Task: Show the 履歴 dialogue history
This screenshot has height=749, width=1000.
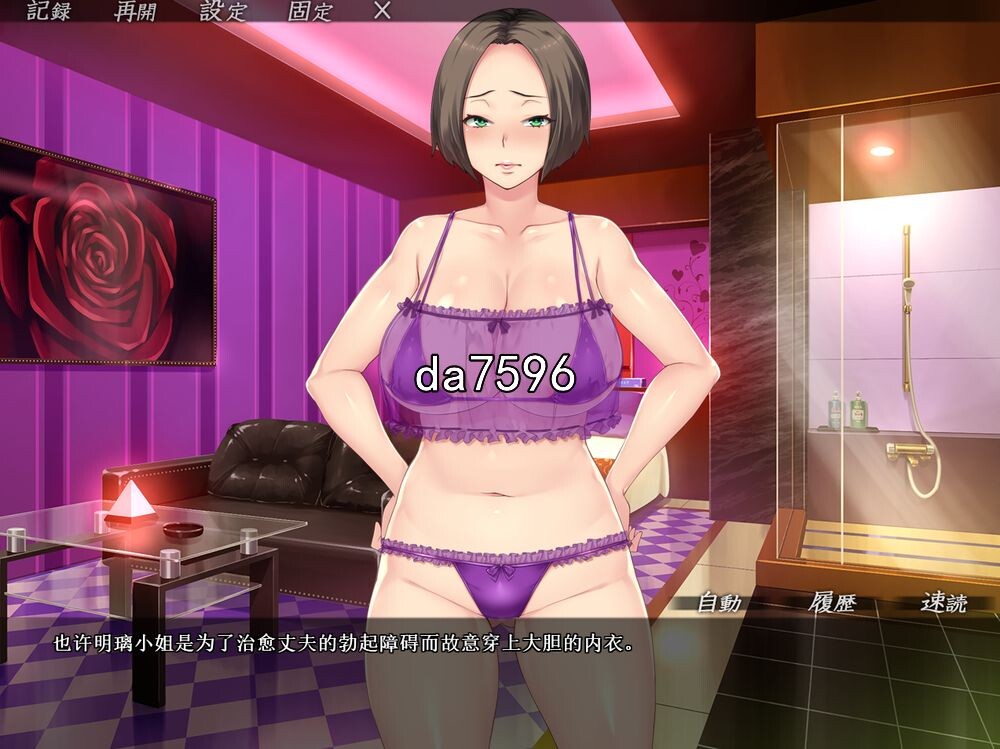Action: (833, 603)
